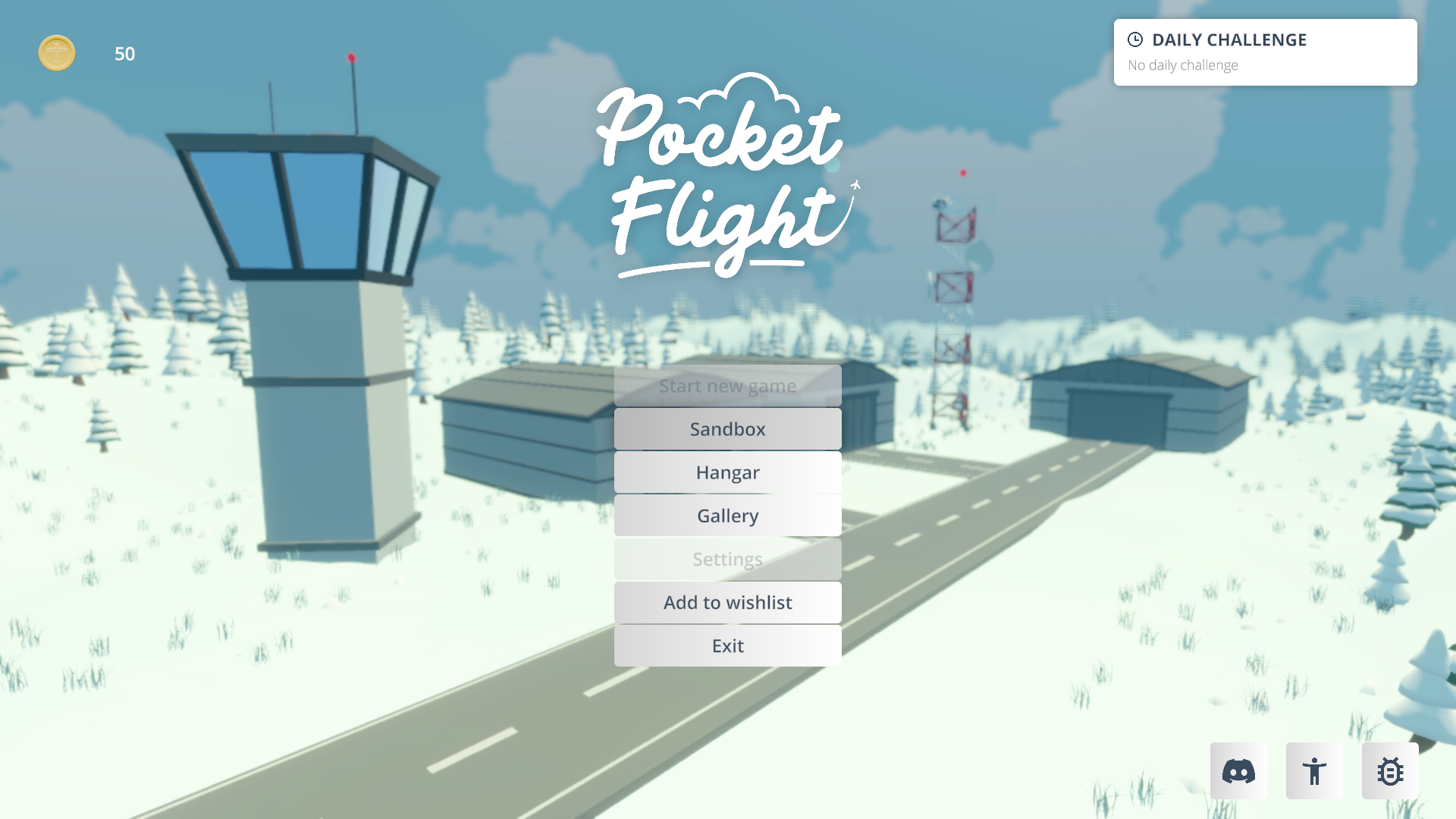Click the bug report icon
The image size is (1456, 819).
1390,771
